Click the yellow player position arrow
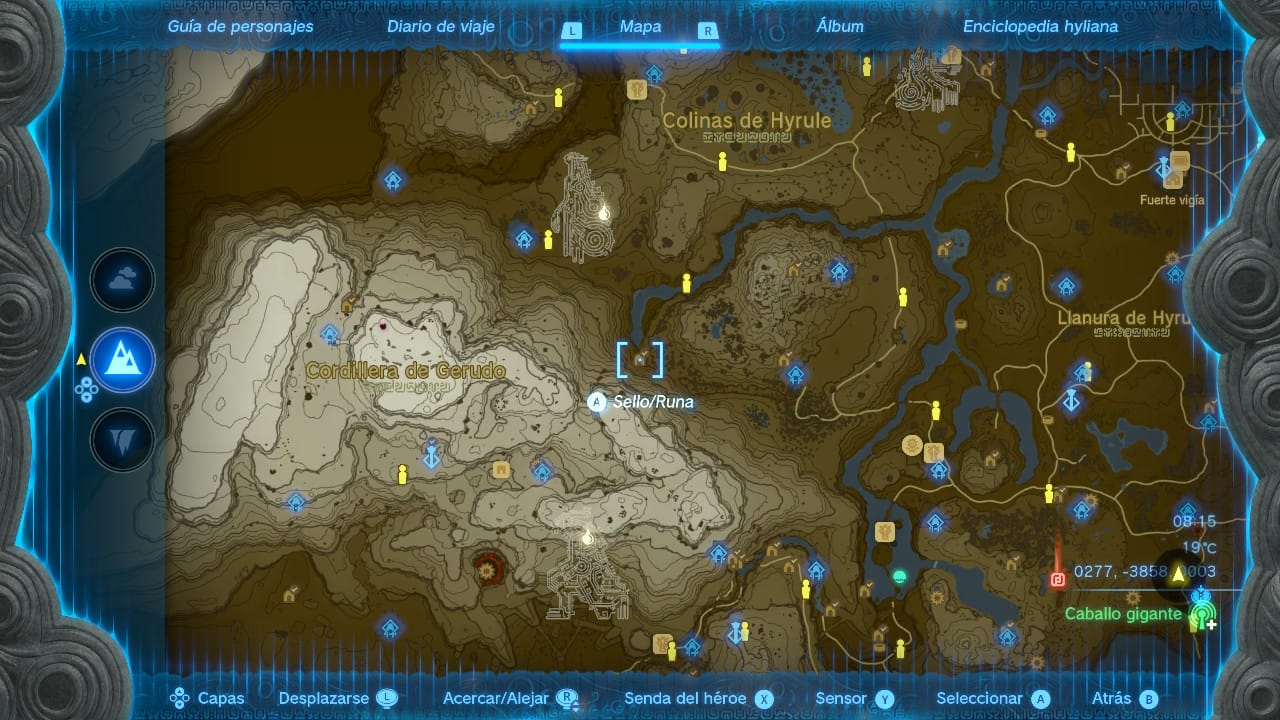The image size is (1280, 720). (x=1178, y=574)
